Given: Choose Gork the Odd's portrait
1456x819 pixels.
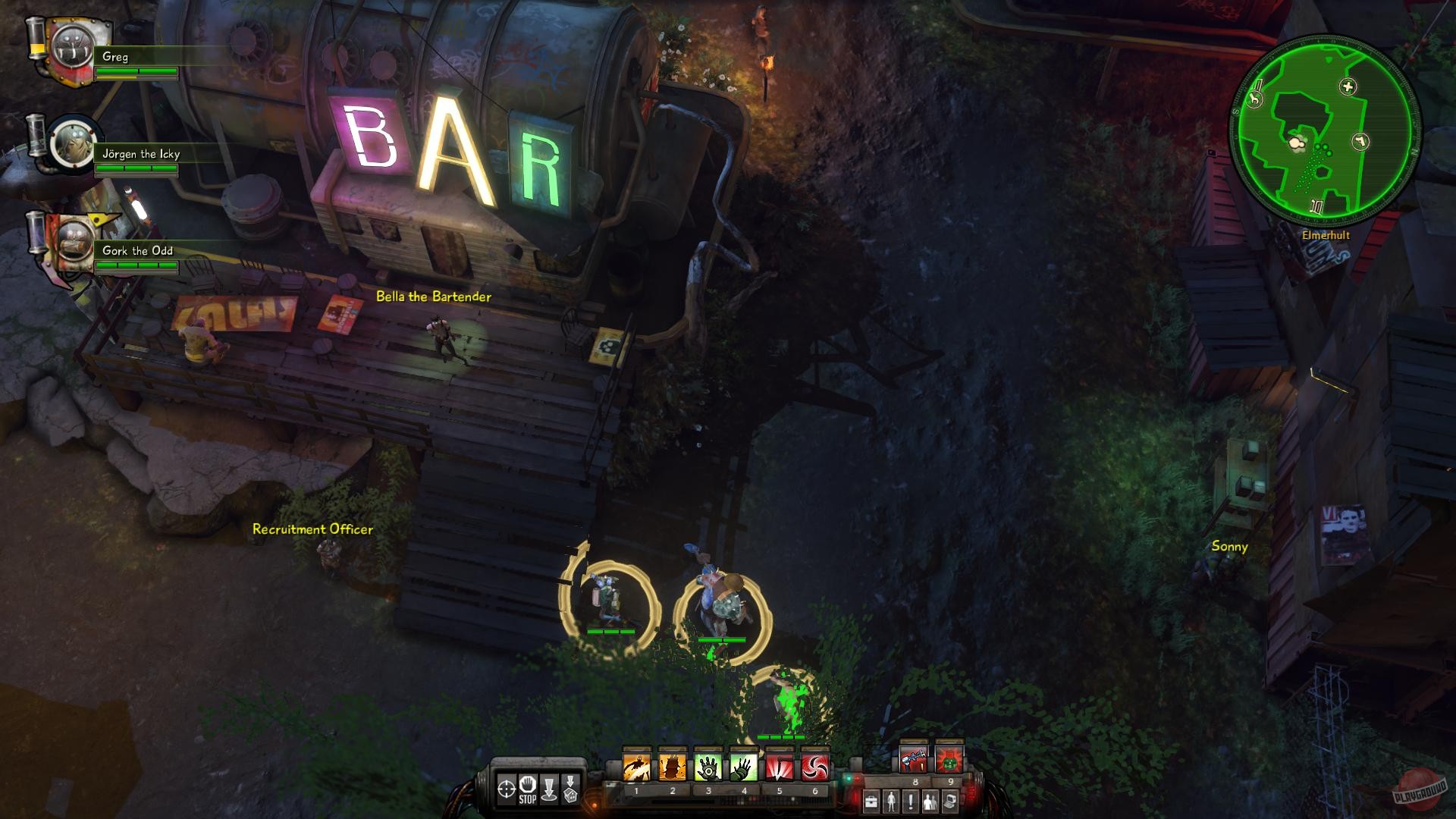Looking at the screenshot, I should 74,239.
